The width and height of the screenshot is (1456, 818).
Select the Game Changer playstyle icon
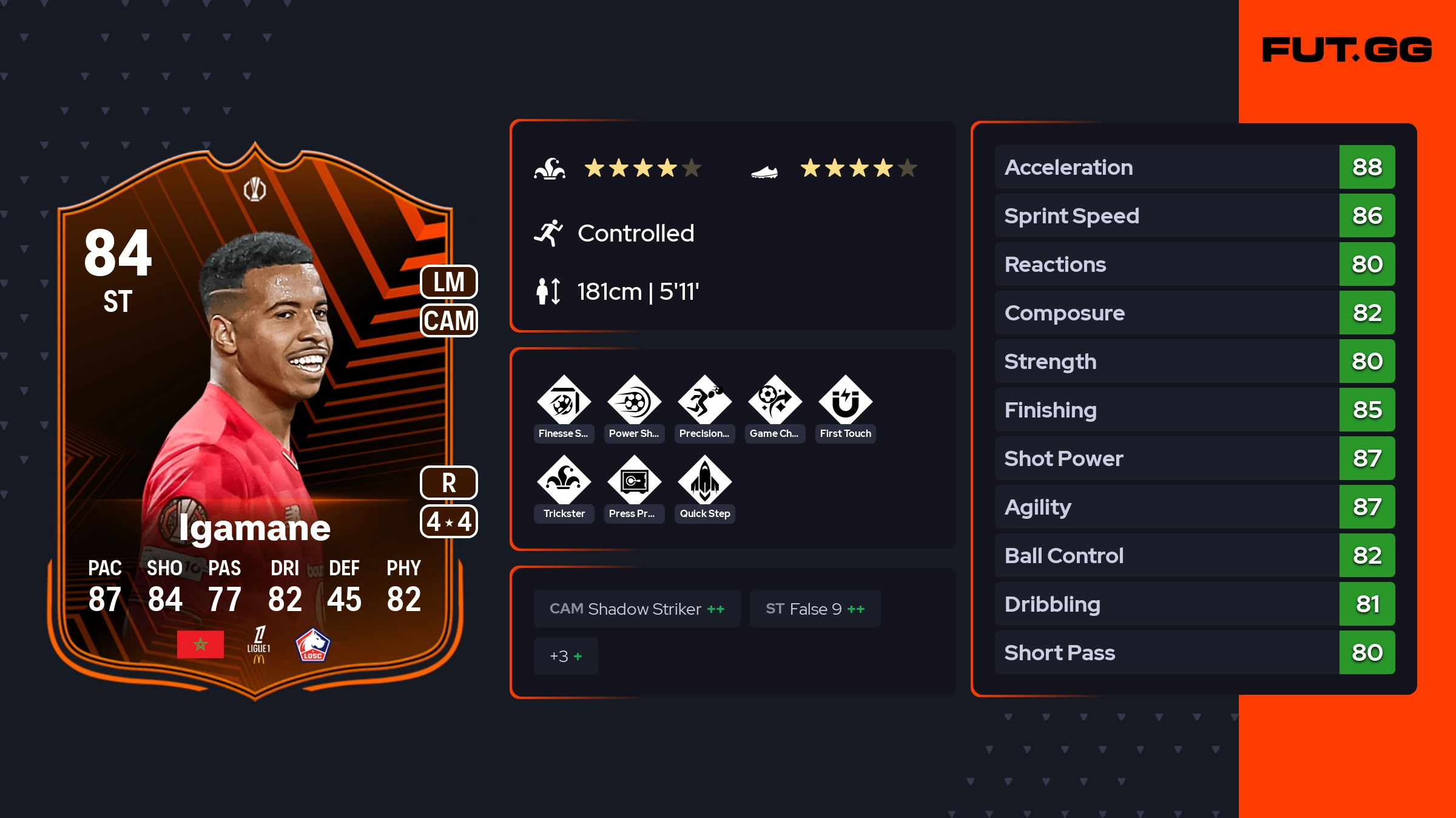[775, 401]
